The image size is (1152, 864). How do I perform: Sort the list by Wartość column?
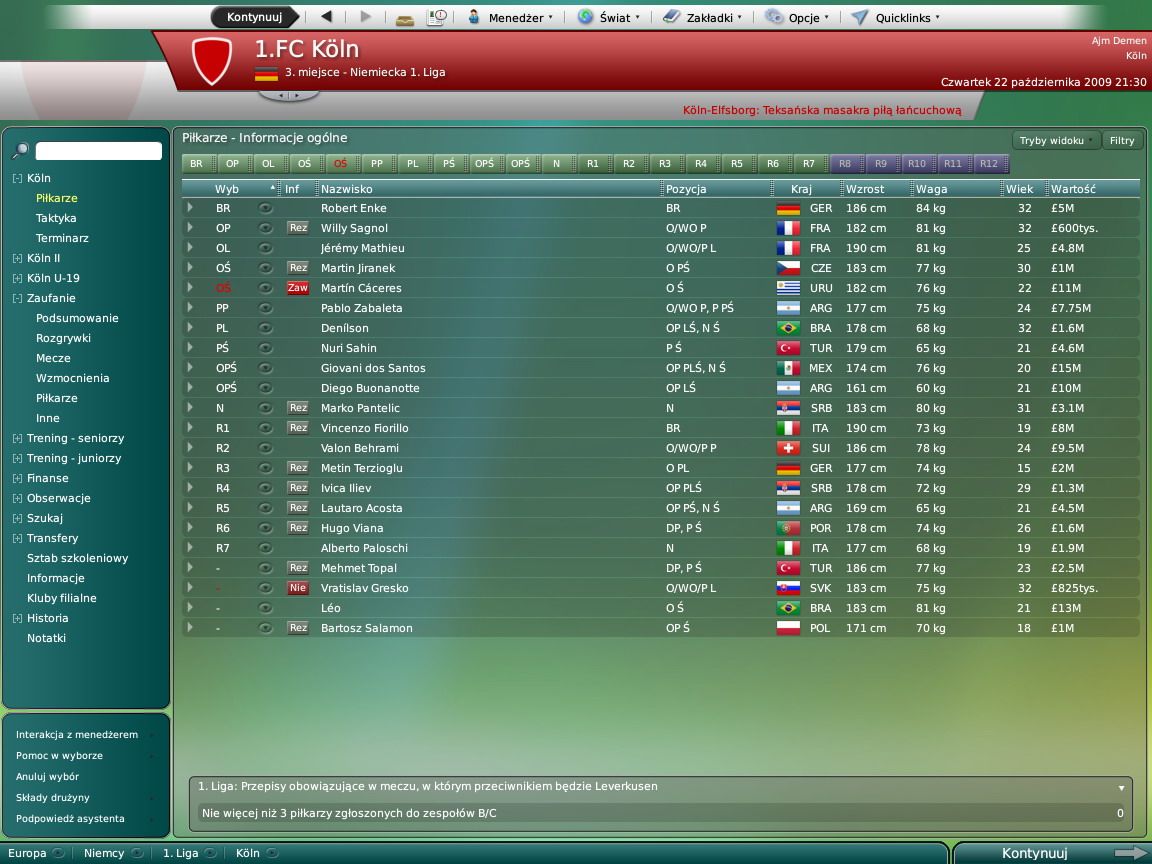click(x=1073, y=188)
